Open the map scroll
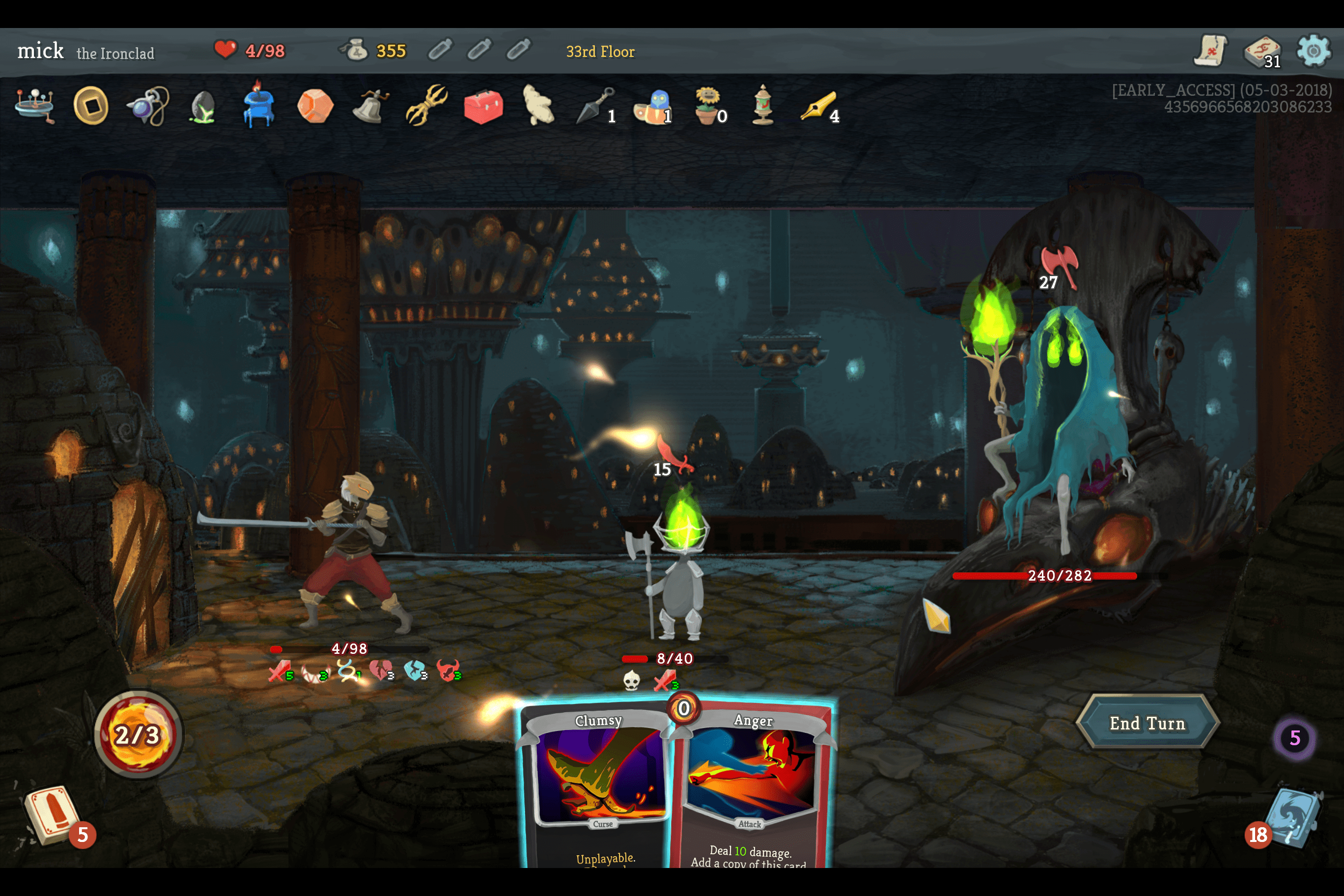This screenshot has height=896, width=1344. (1210, 52)
